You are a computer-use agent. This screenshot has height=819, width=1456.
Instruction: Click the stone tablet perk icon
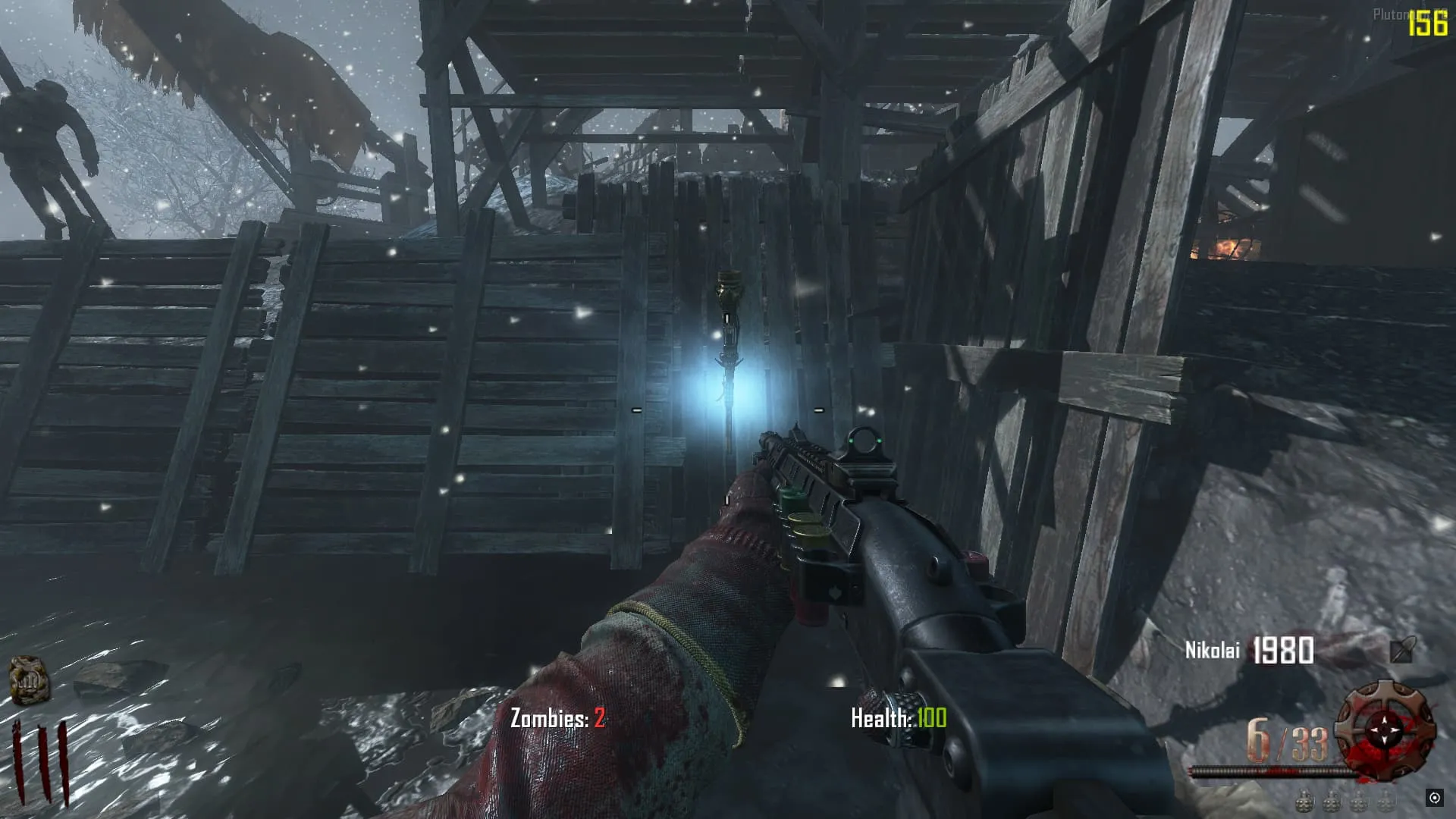click(29, 680)
